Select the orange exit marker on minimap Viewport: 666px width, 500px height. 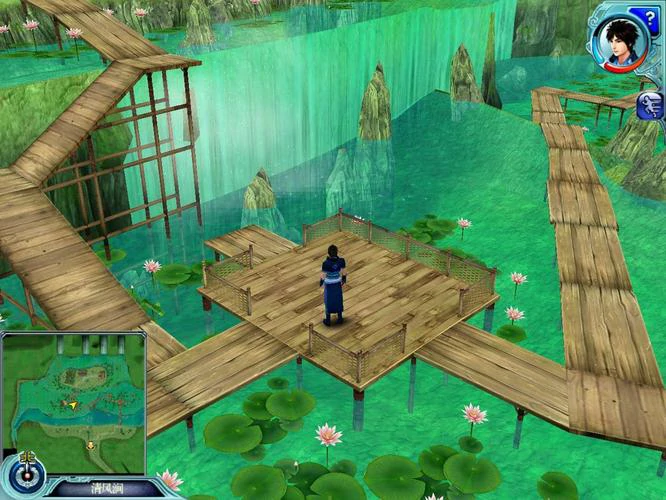(91, 445)
